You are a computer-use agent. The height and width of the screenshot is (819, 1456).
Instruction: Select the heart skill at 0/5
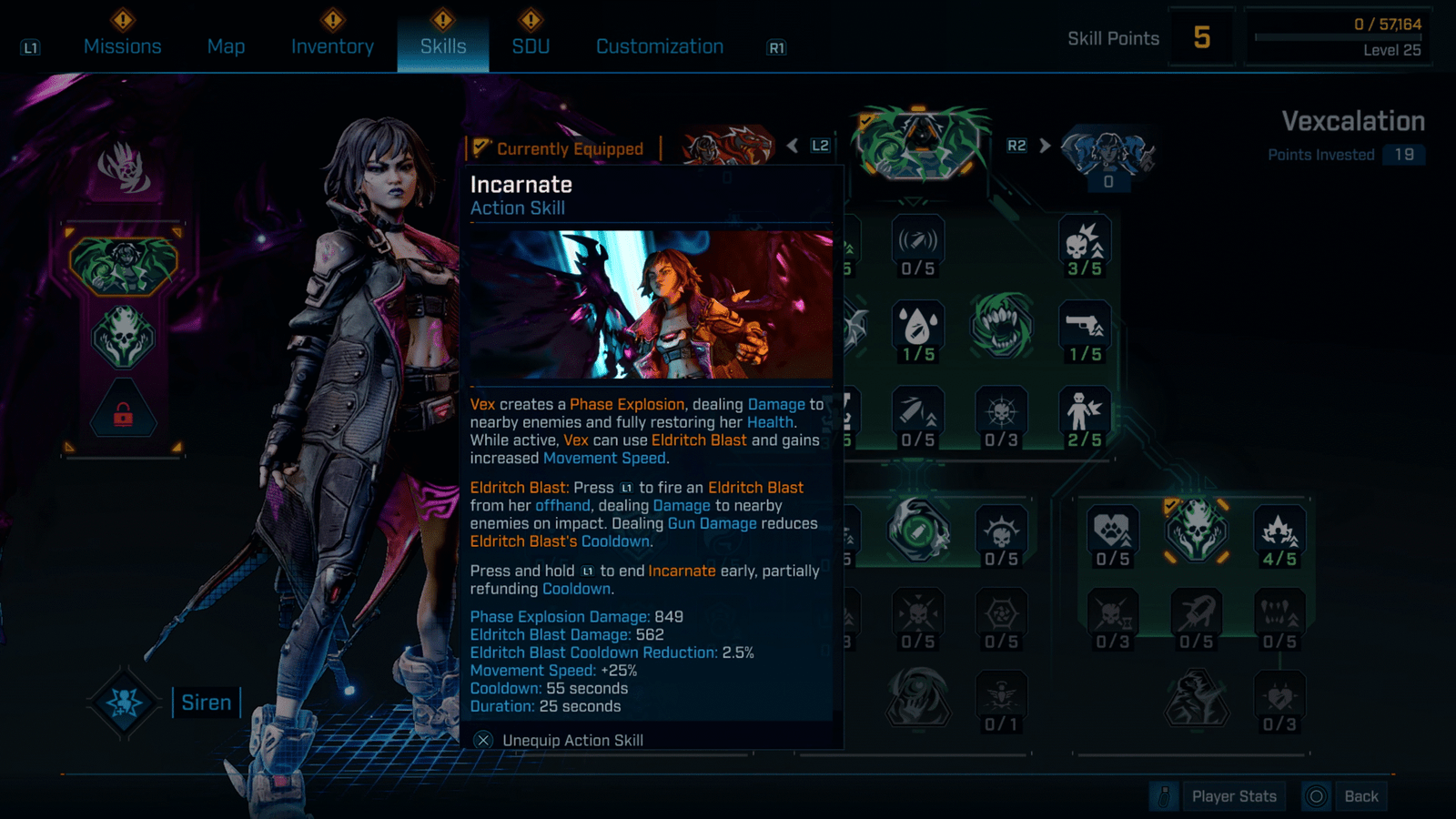[1112, 534]
